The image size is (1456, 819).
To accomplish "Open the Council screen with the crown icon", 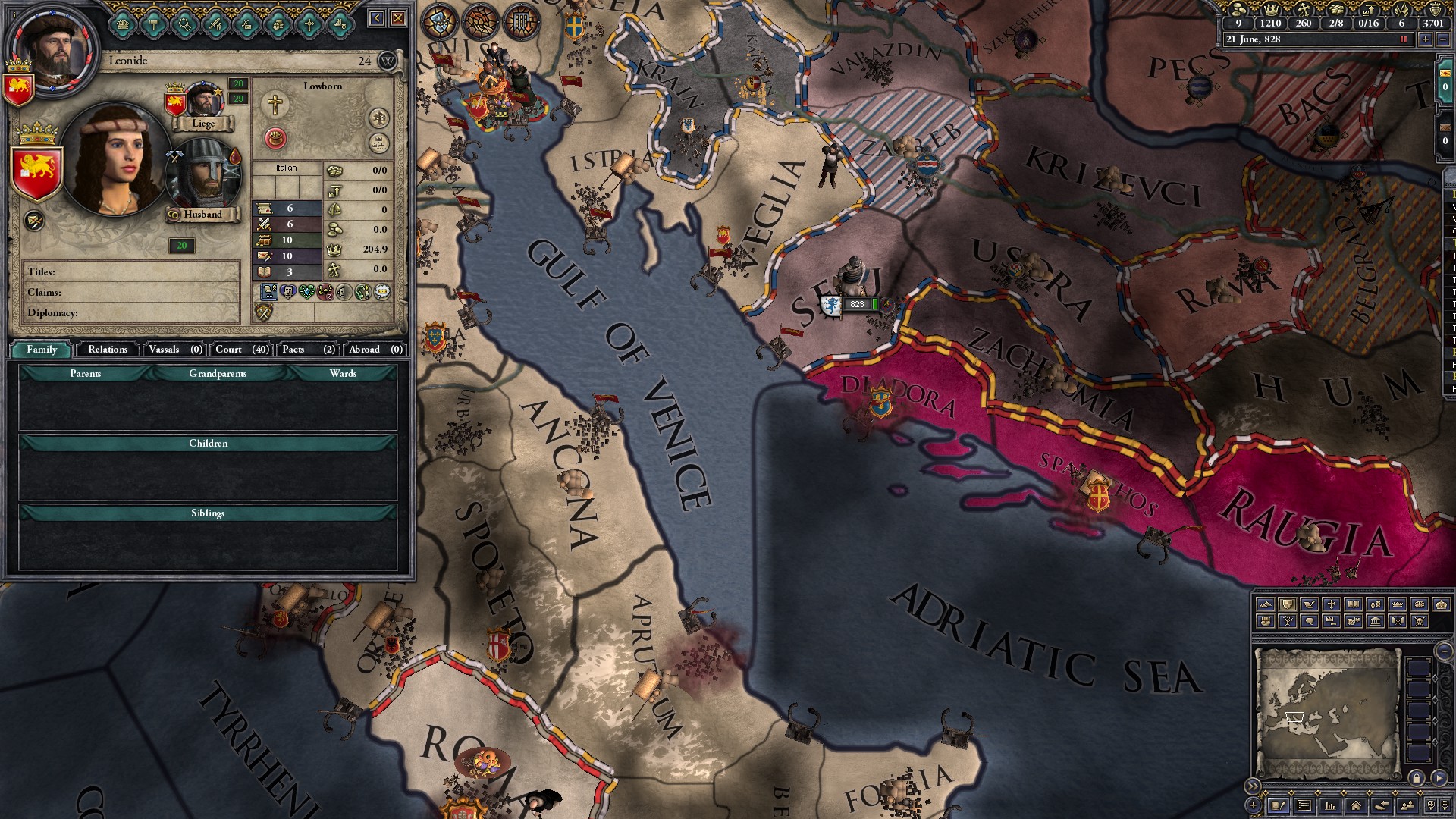I will point(122,24).
